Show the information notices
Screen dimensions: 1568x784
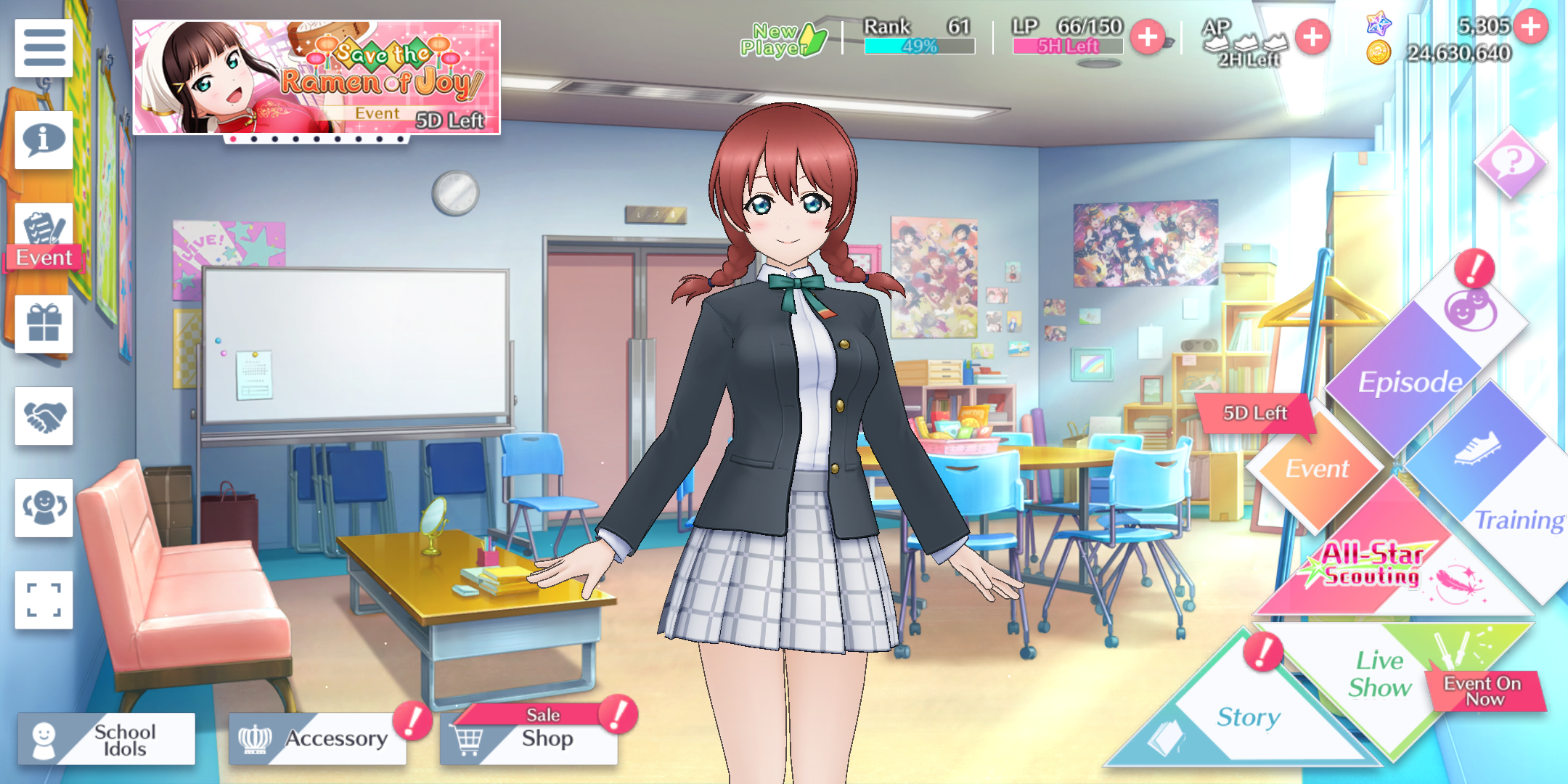[44, 139]
